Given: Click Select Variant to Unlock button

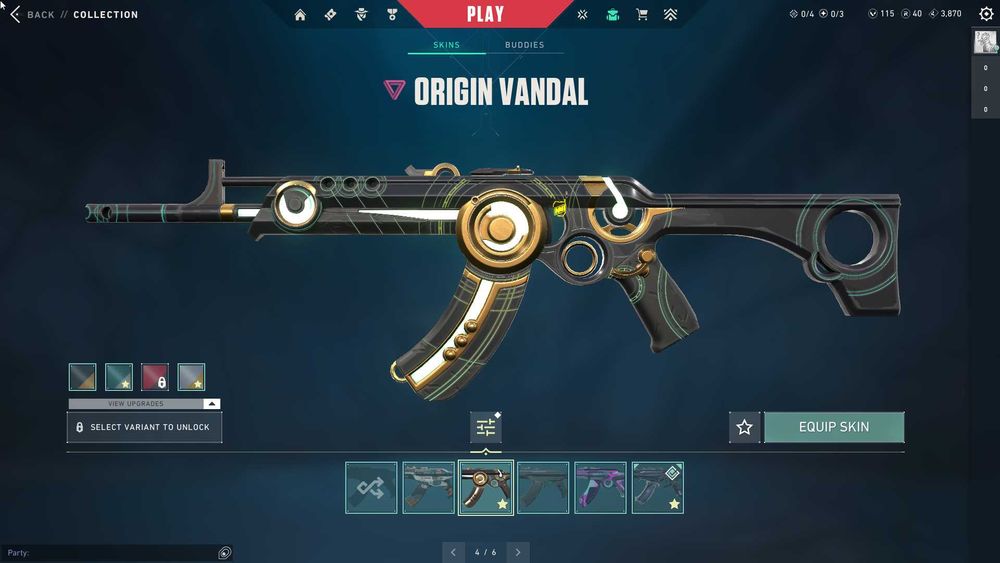Looking at the screenshot, I should pyautogui.click(x=144, y=427).
